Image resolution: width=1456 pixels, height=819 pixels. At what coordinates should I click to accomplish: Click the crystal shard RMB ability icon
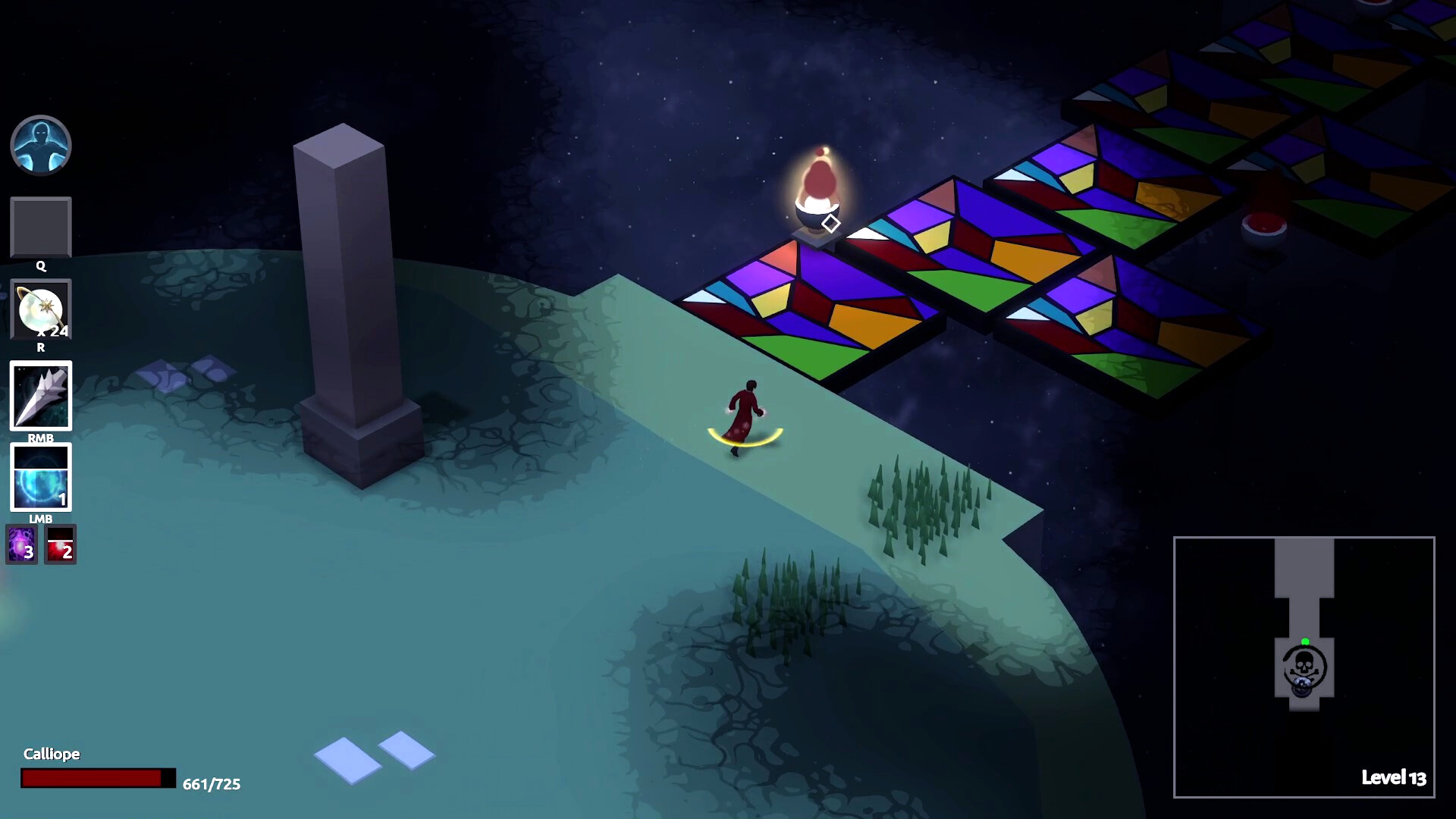(41, 396)
